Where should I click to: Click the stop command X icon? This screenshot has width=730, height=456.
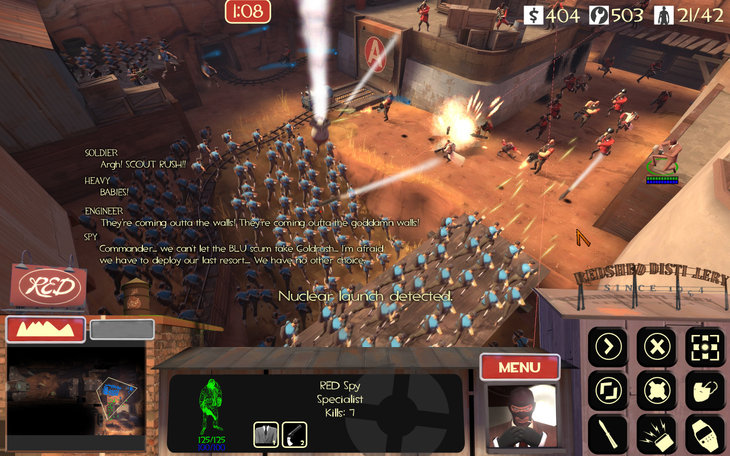click(657, 348)
